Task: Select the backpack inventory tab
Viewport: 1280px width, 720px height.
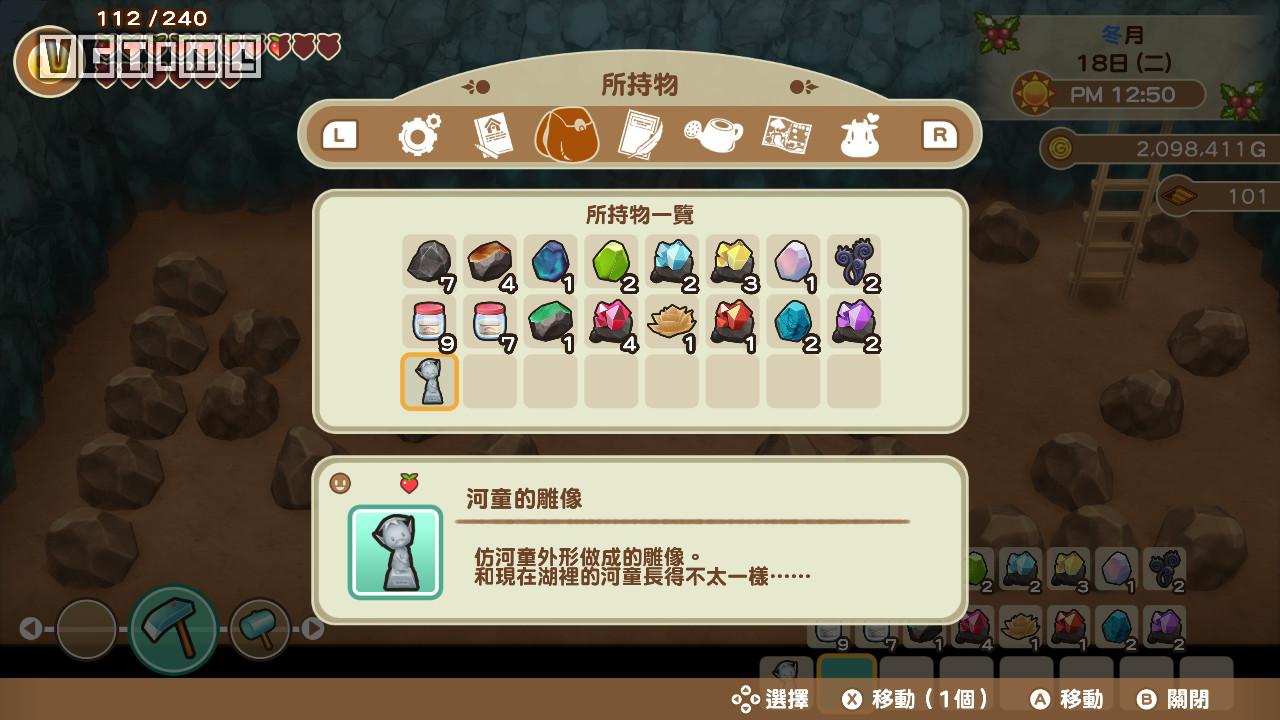Action: (x=569, y=134)
